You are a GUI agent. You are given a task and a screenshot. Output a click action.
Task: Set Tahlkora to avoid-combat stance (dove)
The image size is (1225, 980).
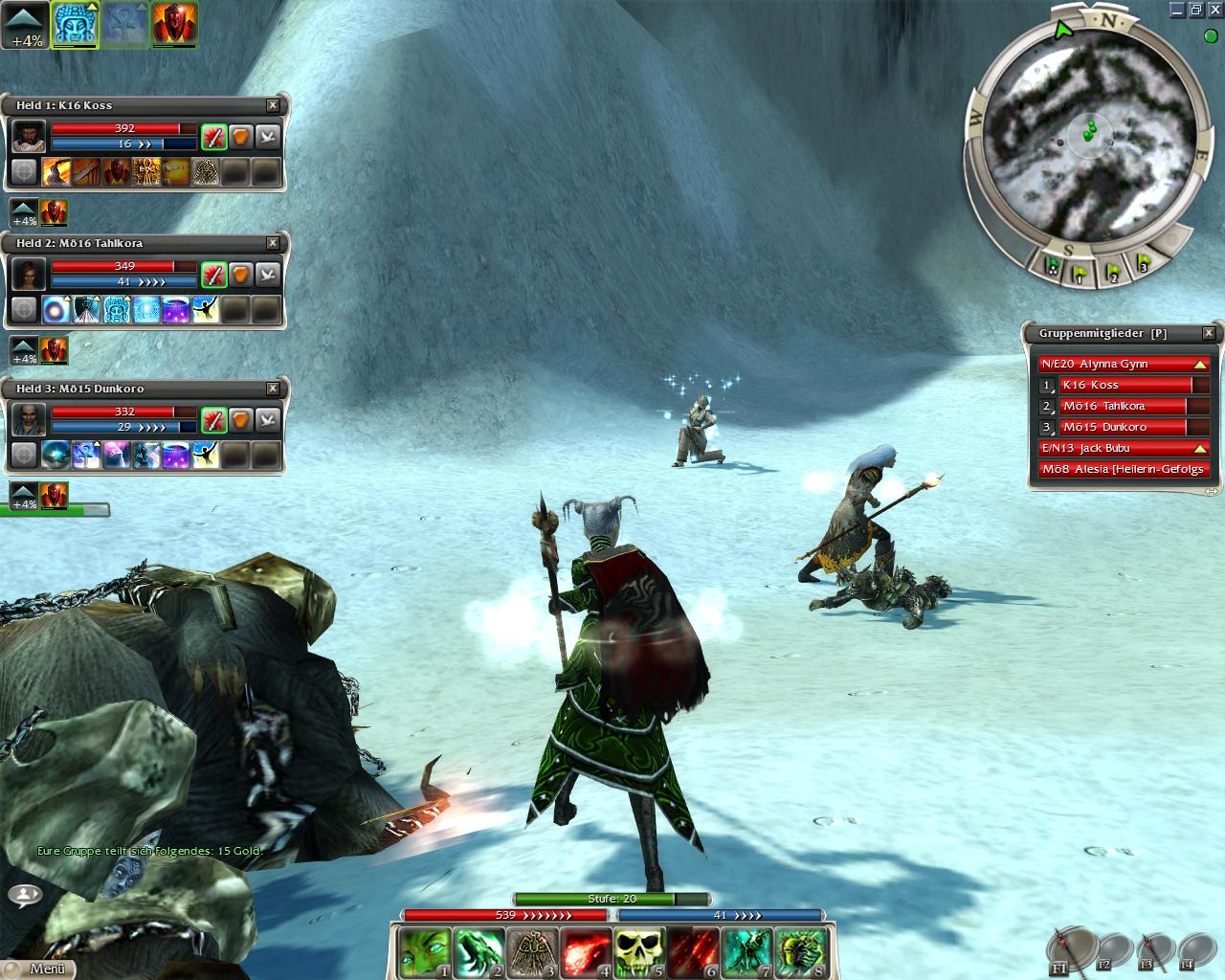tap(268, 275)
